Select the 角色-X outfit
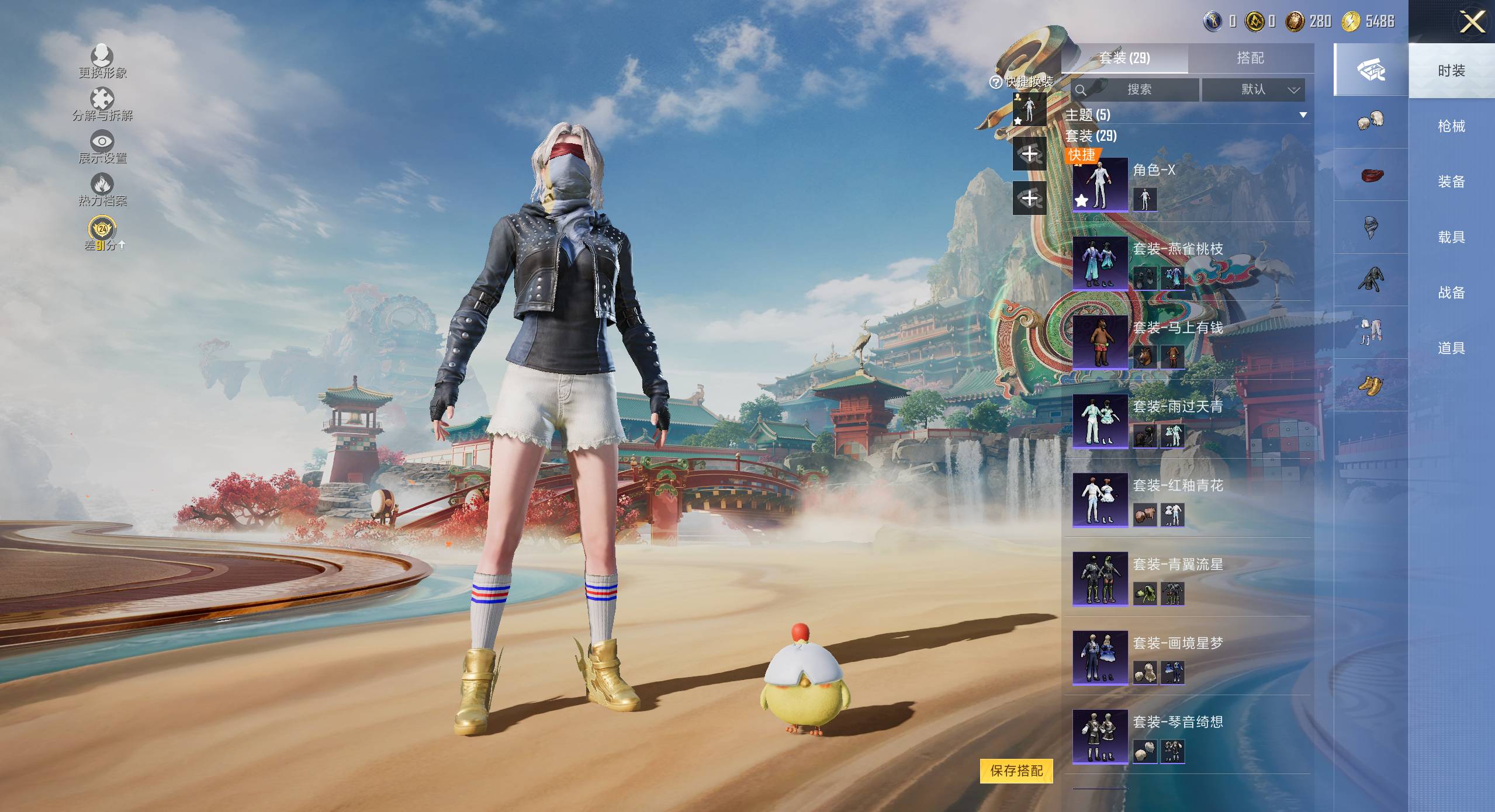The height and width of the screenshot is (812, 1495). click(1100, 185)
